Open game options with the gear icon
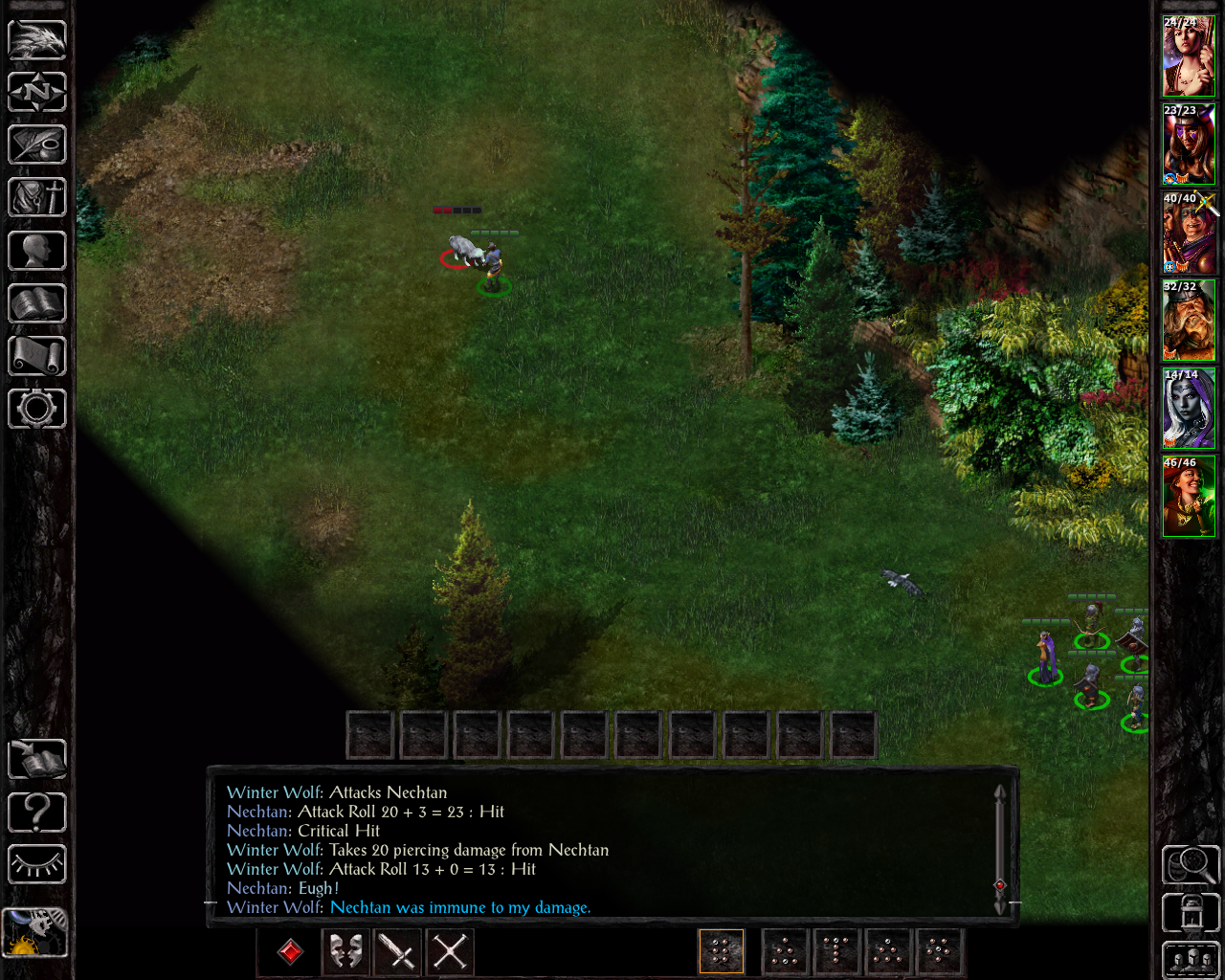The image size is (1225, 980). [x=37, y=409]
